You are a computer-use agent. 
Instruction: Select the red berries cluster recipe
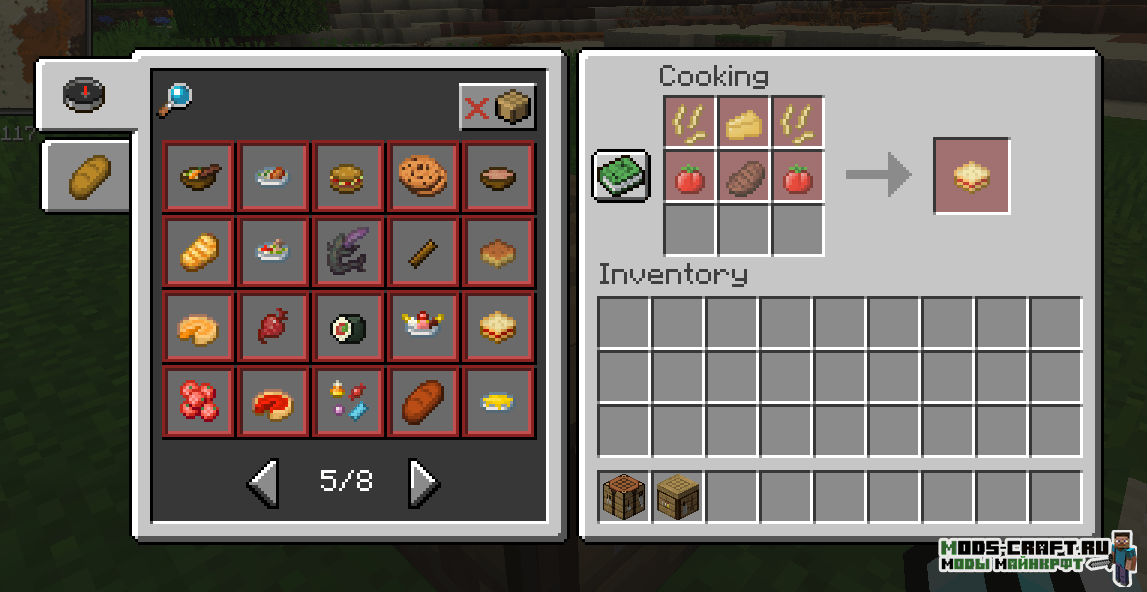198,402
